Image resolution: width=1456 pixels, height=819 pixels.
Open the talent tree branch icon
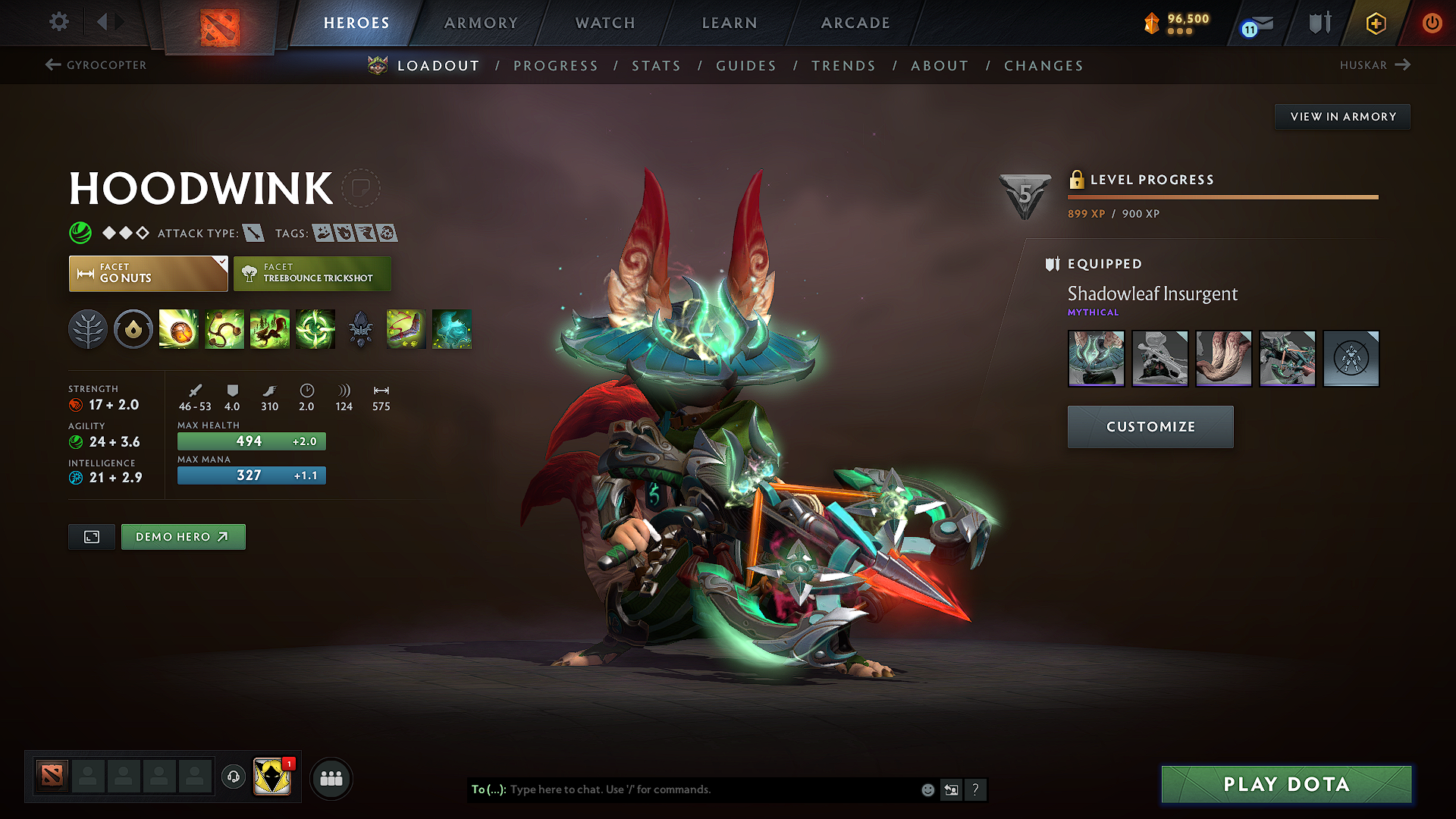point(87,329)
